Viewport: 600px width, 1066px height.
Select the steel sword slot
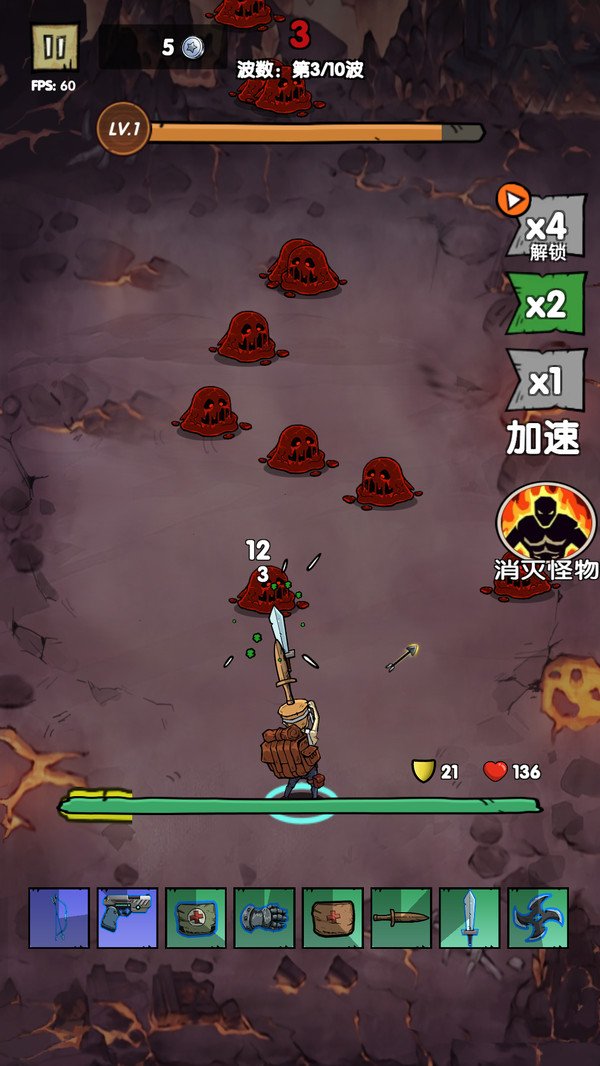click(x=470, y=918)
